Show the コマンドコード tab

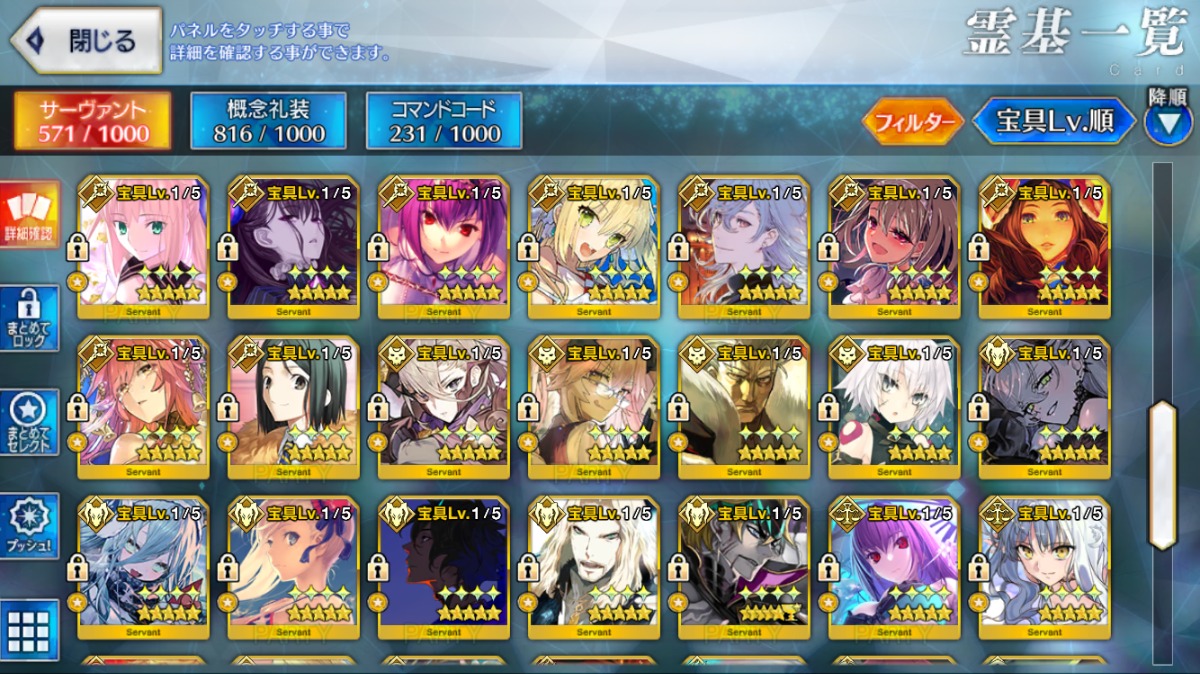444,121
